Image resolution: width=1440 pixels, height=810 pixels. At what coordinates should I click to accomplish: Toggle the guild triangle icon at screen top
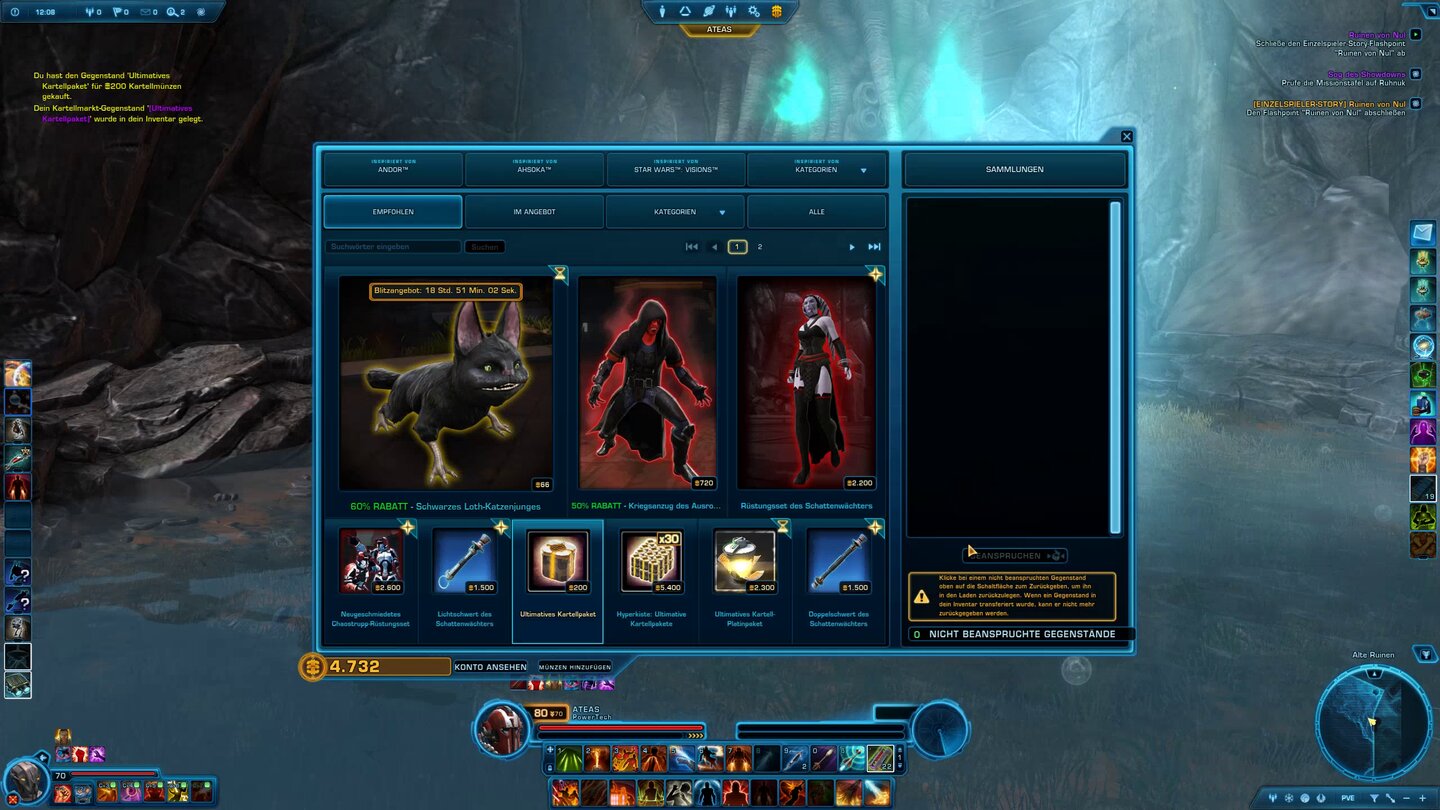(685, 11)
